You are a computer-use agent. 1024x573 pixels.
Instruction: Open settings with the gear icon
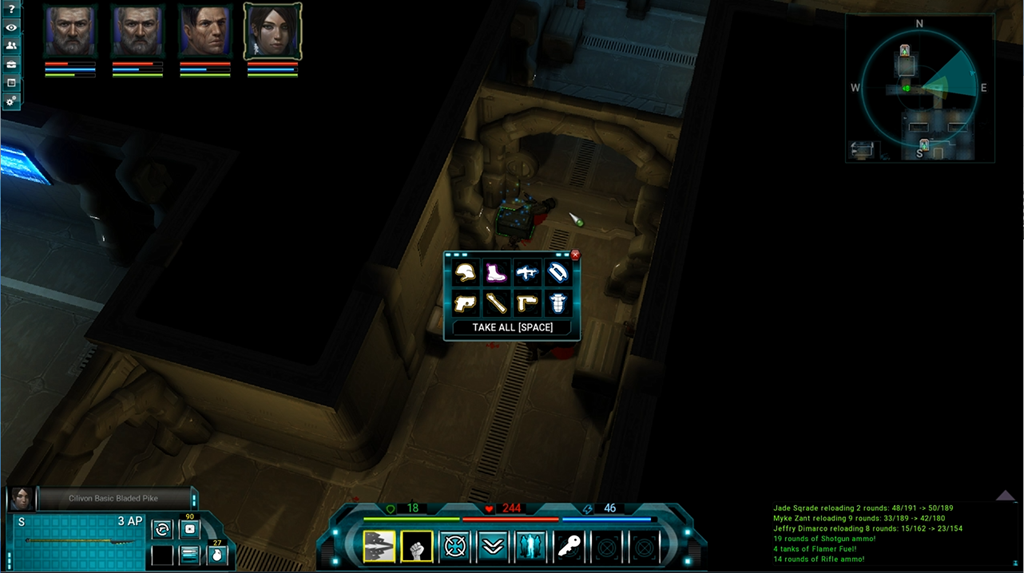click(x=10, y=101)
